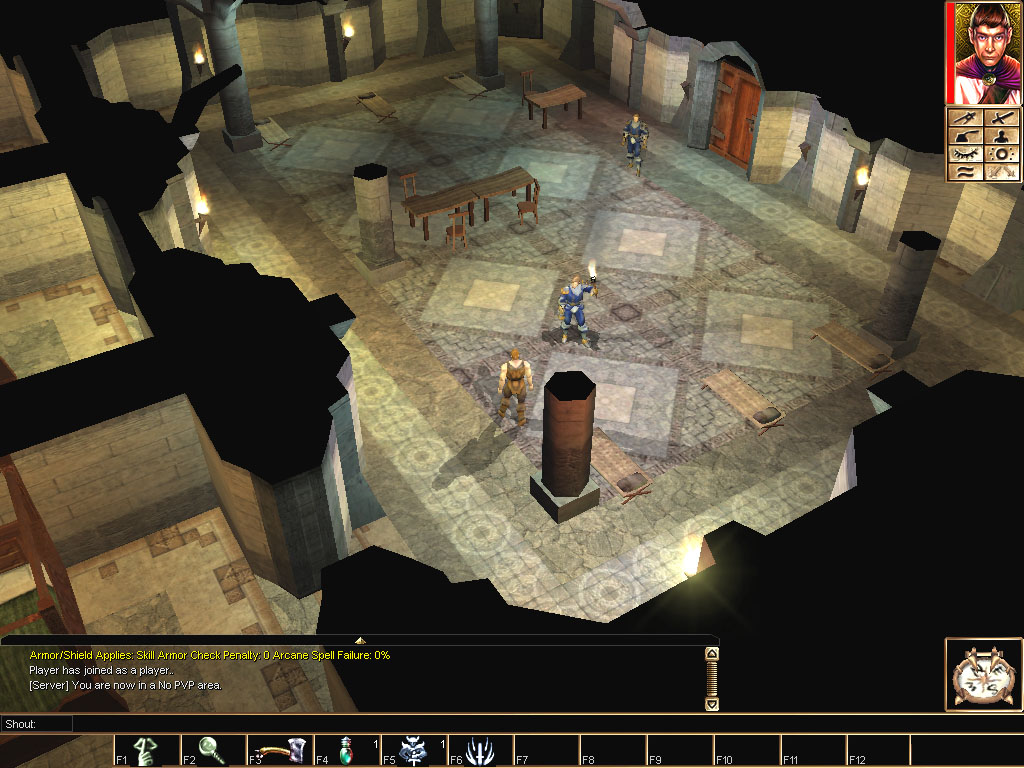This screenshot has width=1024, height=768.
Task: Toggle the axe icon in mode panel
Action: coord(966,136)
